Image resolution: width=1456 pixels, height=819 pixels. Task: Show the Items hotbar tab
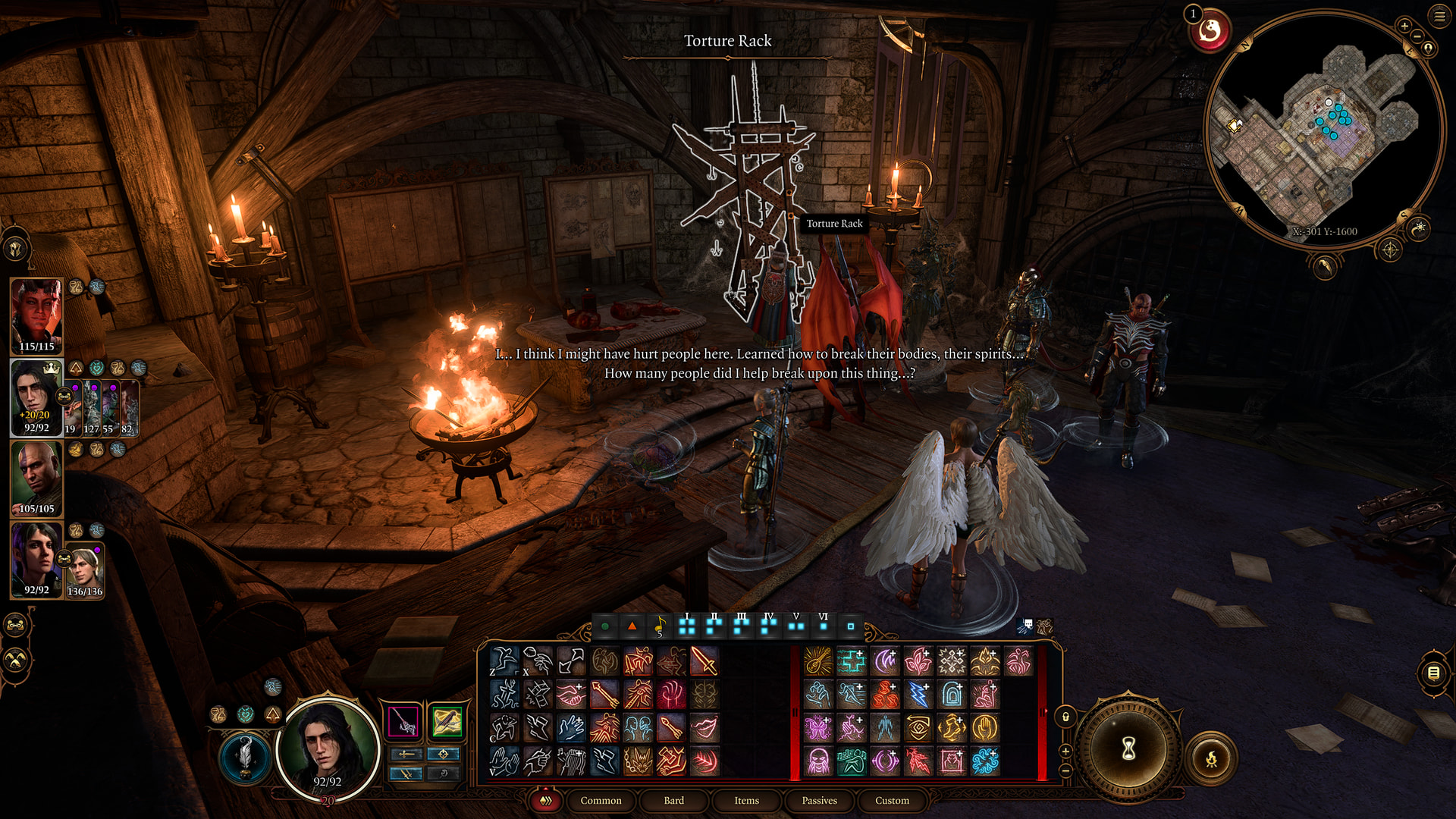pyautogui.click(x=746, y=800)
